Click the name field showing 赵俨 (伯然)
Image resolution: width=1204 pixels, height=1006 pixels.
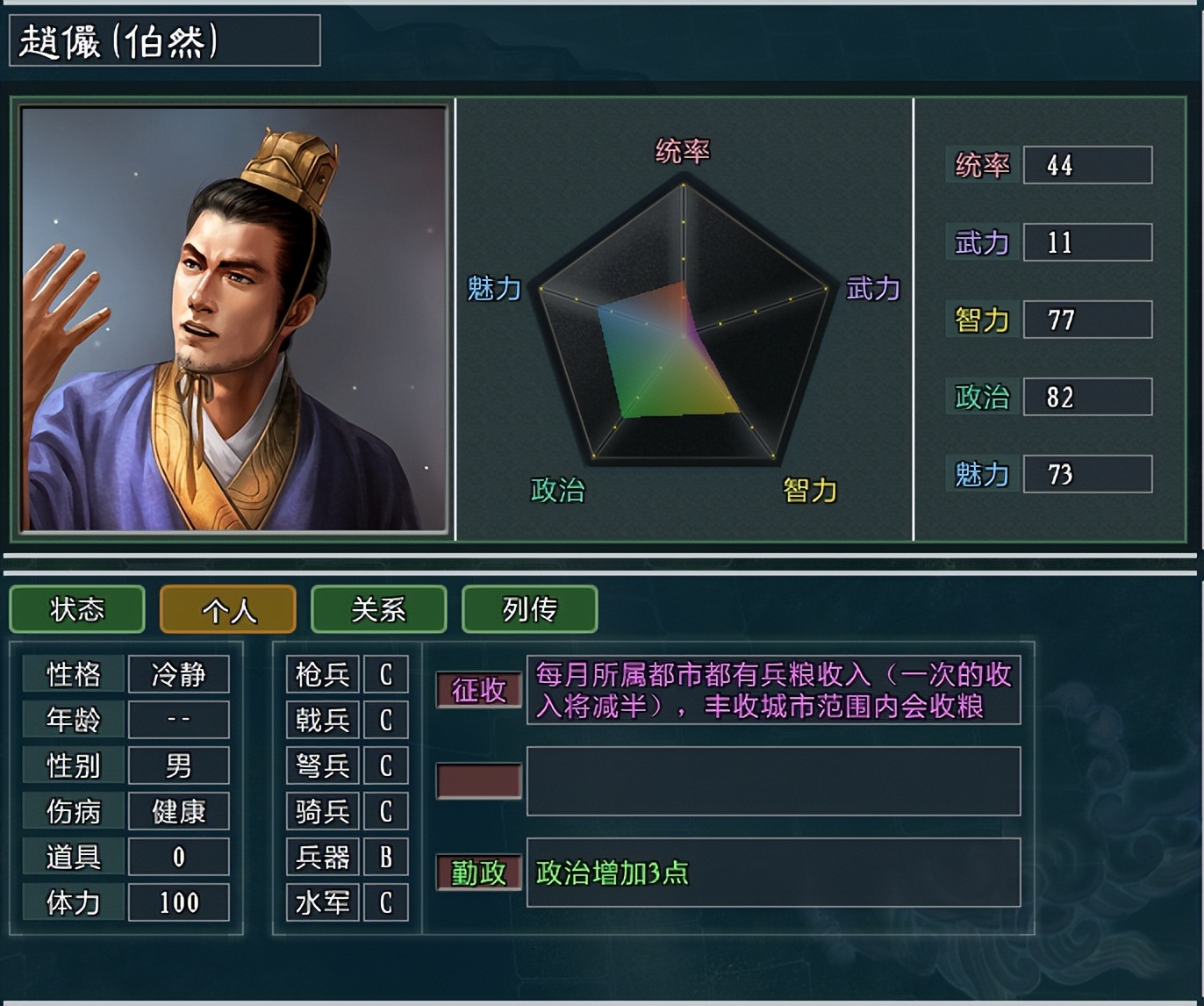tap(162, 40)
